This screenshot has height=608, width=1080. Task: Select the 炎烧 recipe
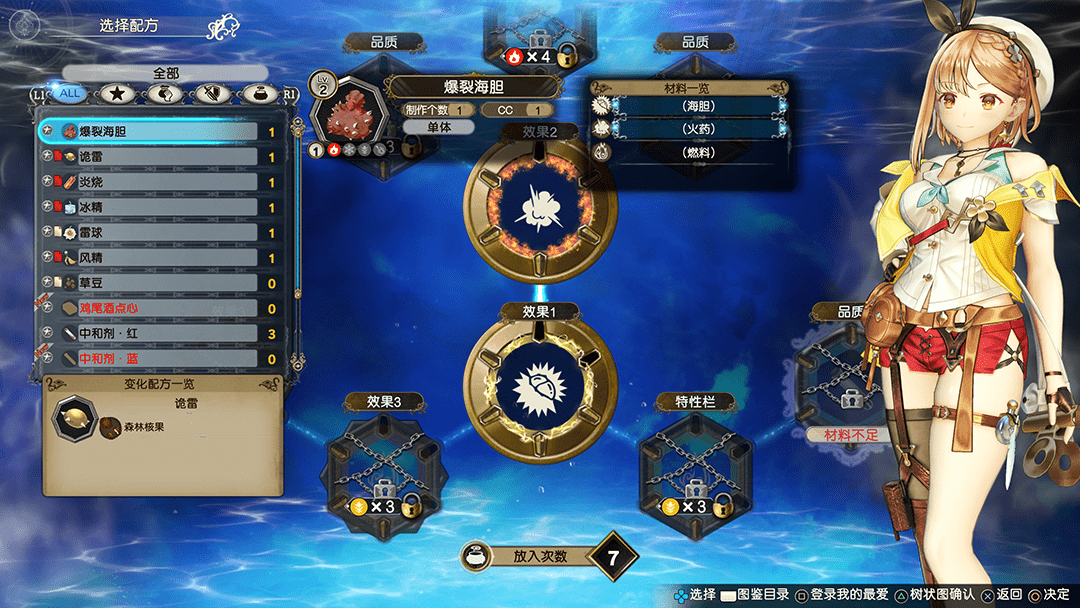coord(160,182)
